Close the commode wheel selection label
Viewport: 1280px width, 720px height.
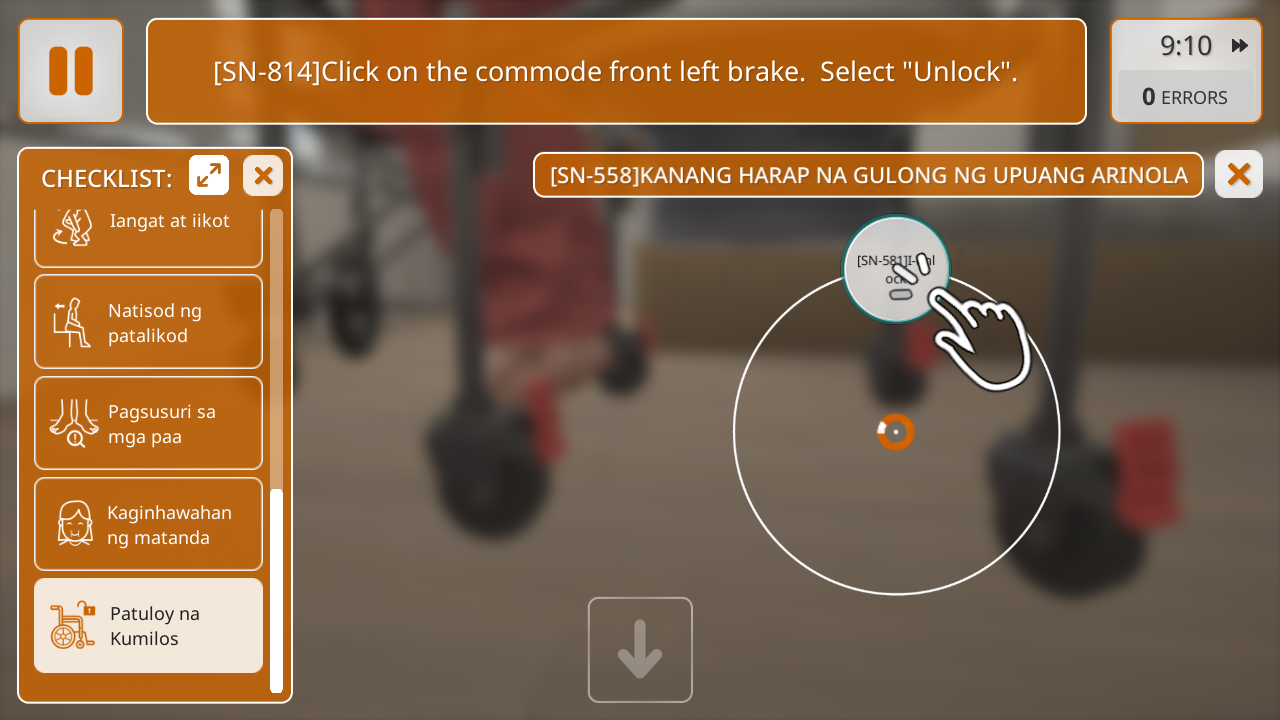click(1238, 174)
